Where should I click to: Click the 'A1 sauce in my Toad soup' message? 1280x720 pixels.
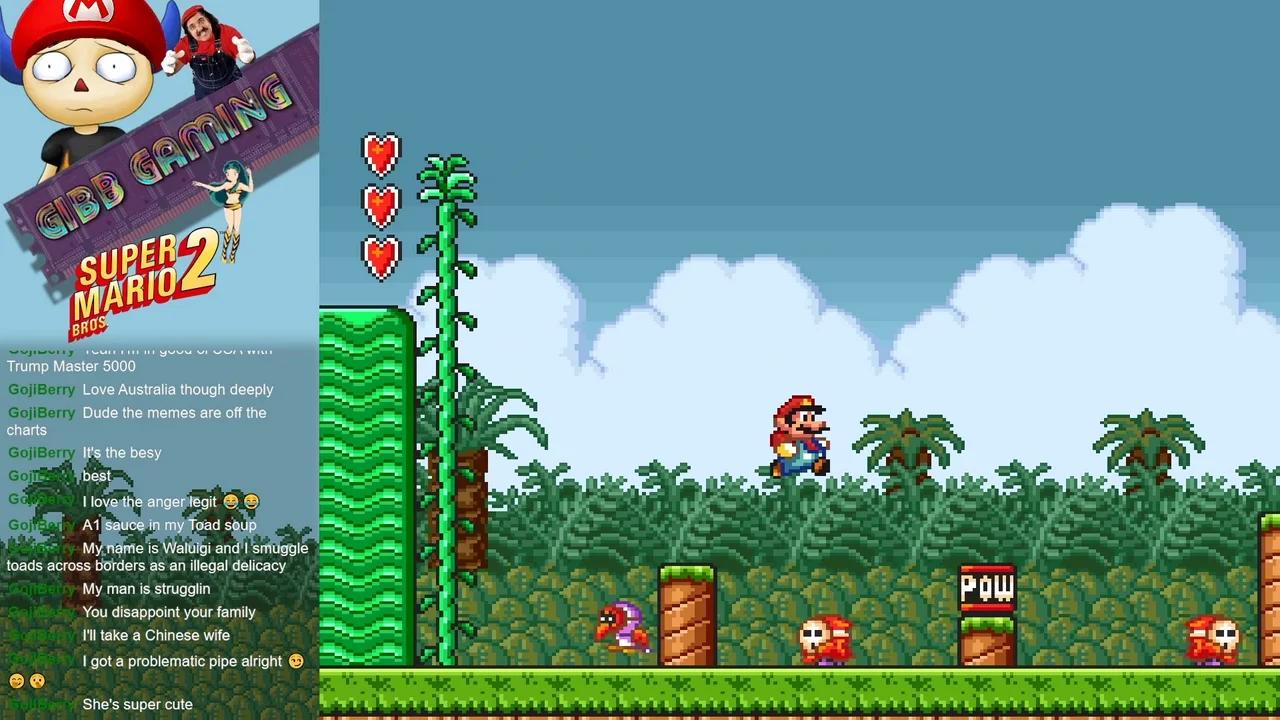169,525
